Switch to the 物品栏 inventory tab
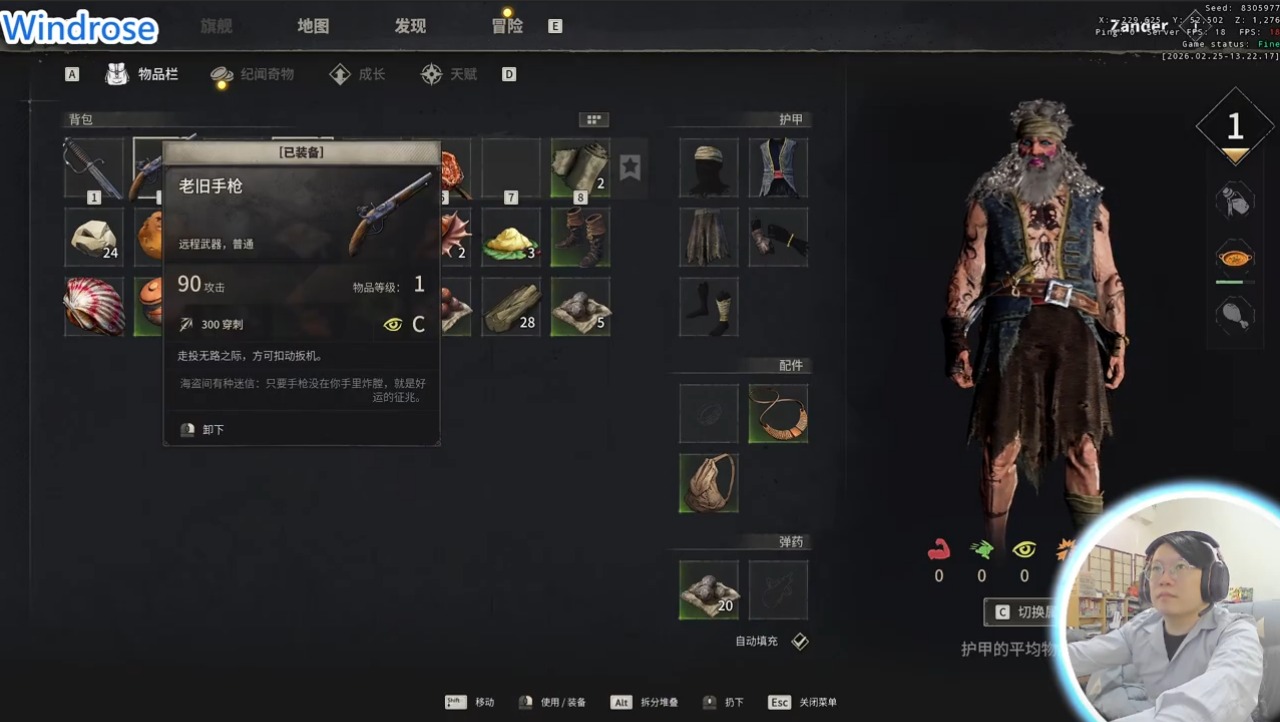Screen dimensions: 1280x722 (143, 74)
